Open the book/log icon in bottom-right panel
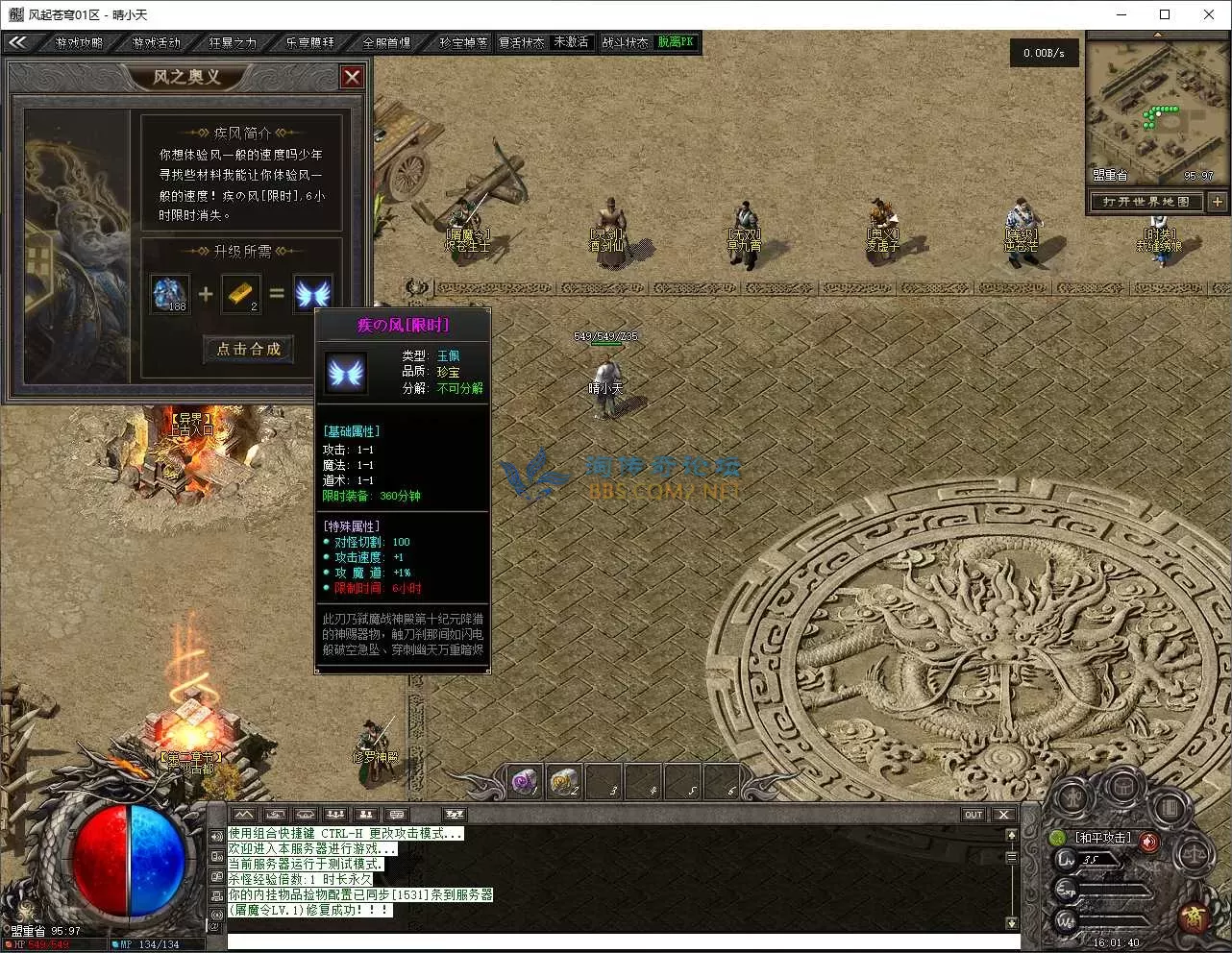The image size is (1232, 953). (x=1170, y=809)
